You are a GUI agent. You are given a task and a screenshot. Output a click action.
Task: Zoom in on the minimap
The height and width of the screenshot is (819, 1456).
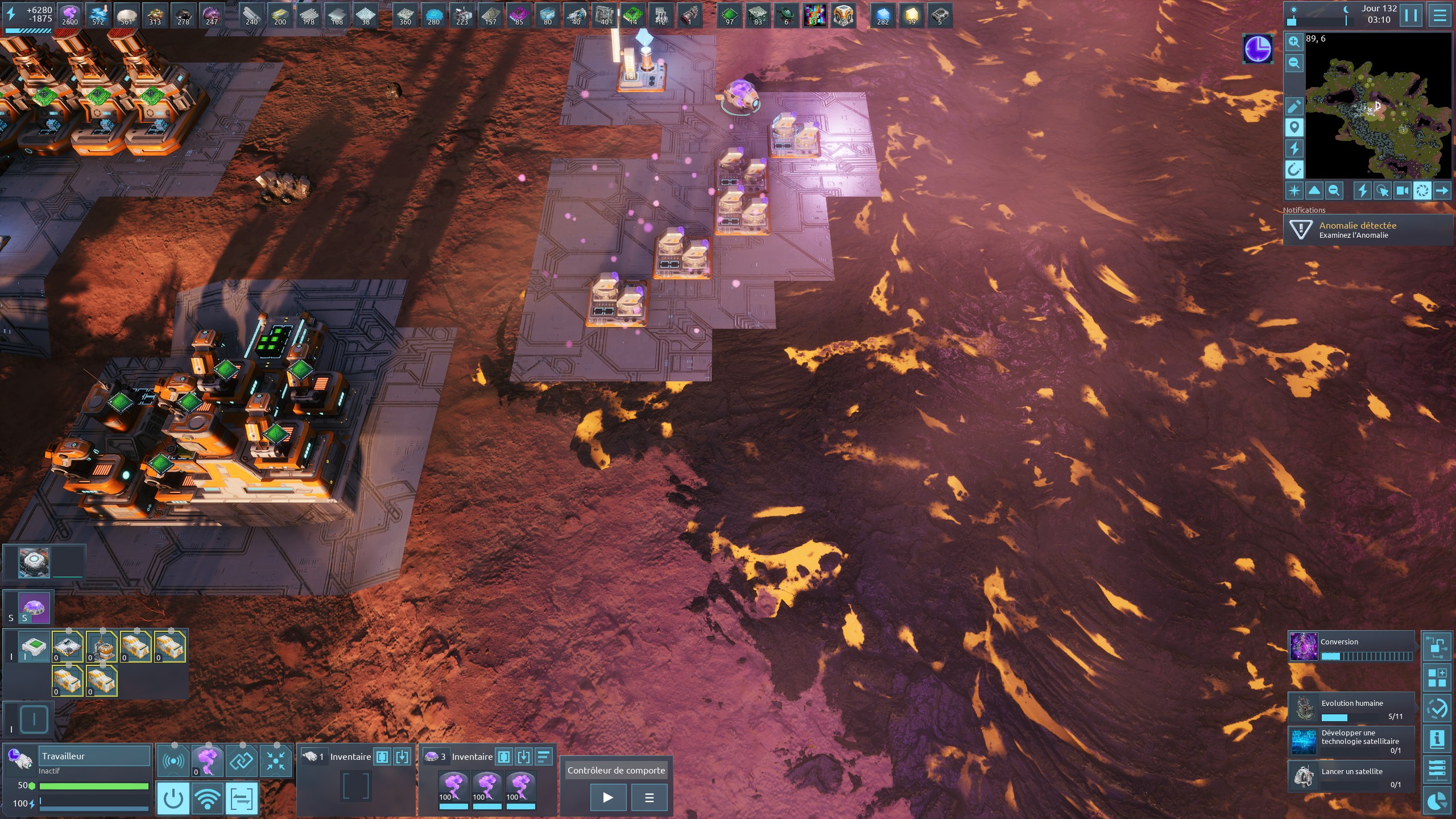(1294, 42)
